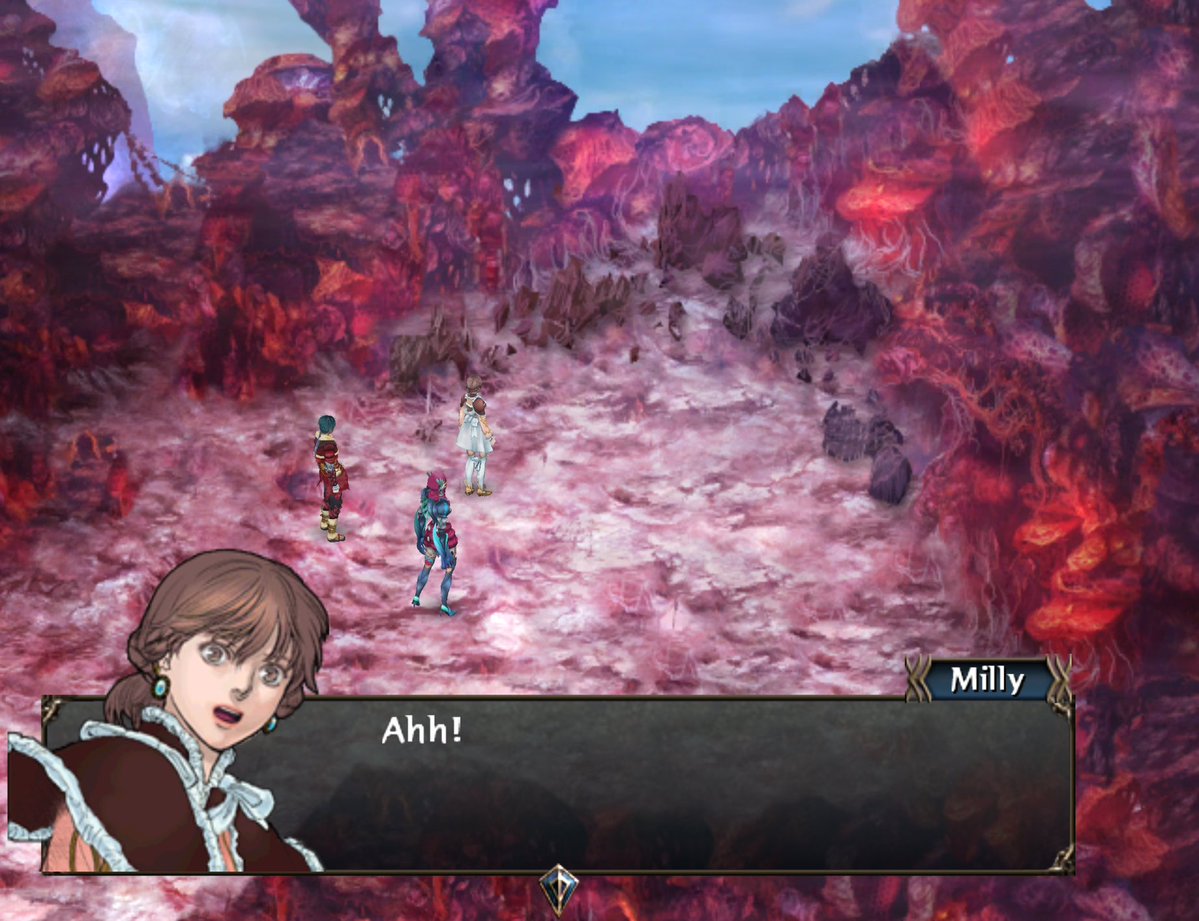Screen dimensions: 1199x921
Task: Click the "Ahh!" dialogue text box
Action: (x=640, y=784)
